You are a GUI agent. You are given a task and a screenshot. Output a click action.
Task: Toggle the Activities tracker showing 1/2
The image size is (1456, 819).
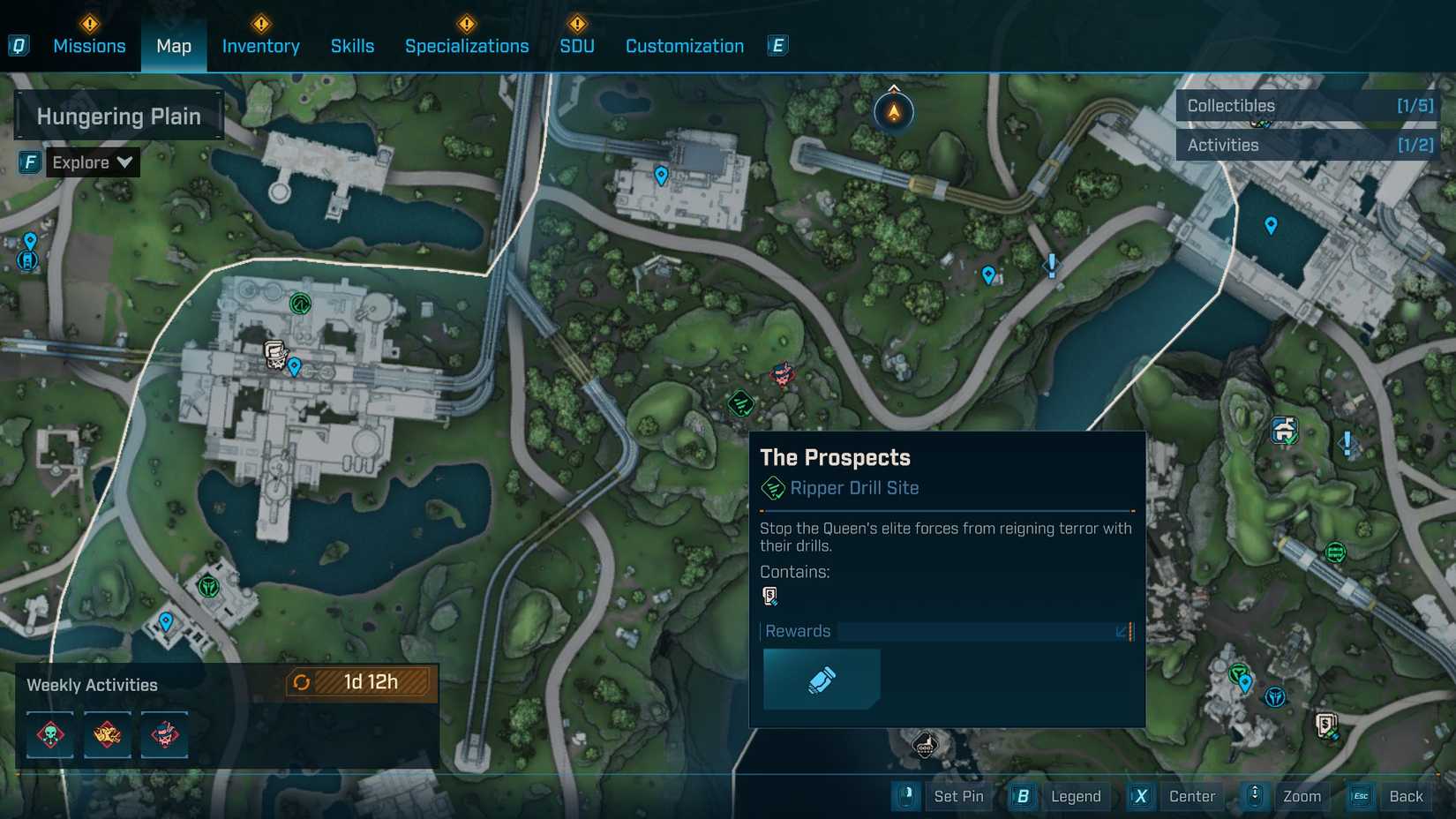[1308, 145]
